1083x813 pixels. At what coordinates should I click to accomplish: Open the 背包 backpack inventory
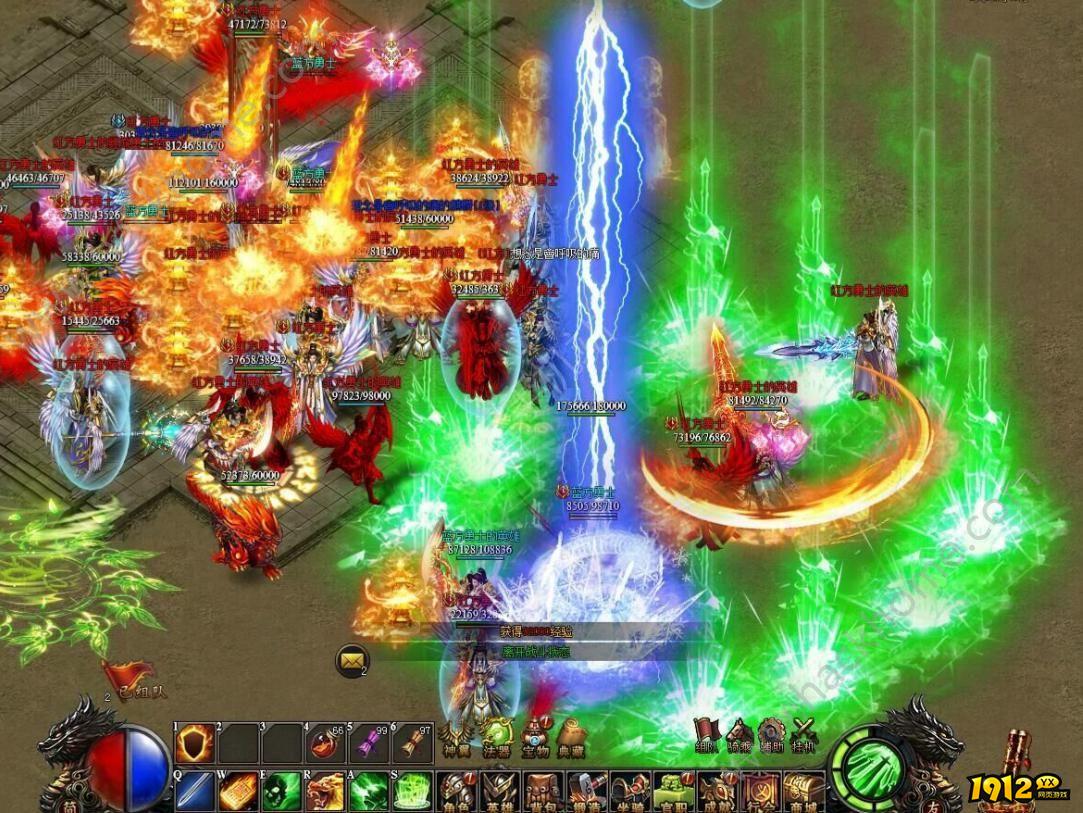coord(543,792)
